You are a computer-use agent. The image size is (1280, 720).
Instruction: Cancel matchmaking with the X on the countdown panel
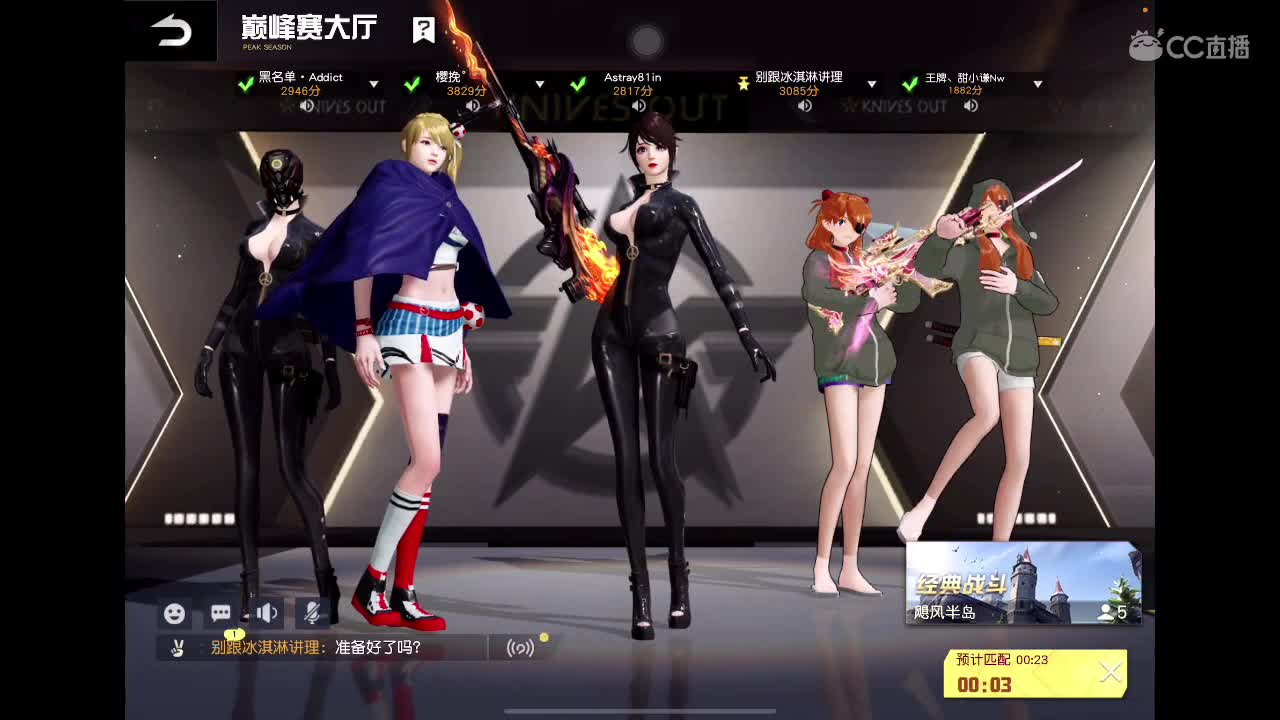pos(1111,672)
